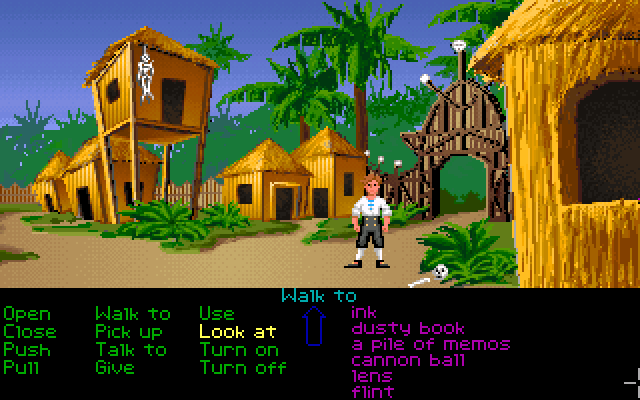Select the Push verb
The width and height of the screenshot is (640, 400).
[x=27, y=350]
